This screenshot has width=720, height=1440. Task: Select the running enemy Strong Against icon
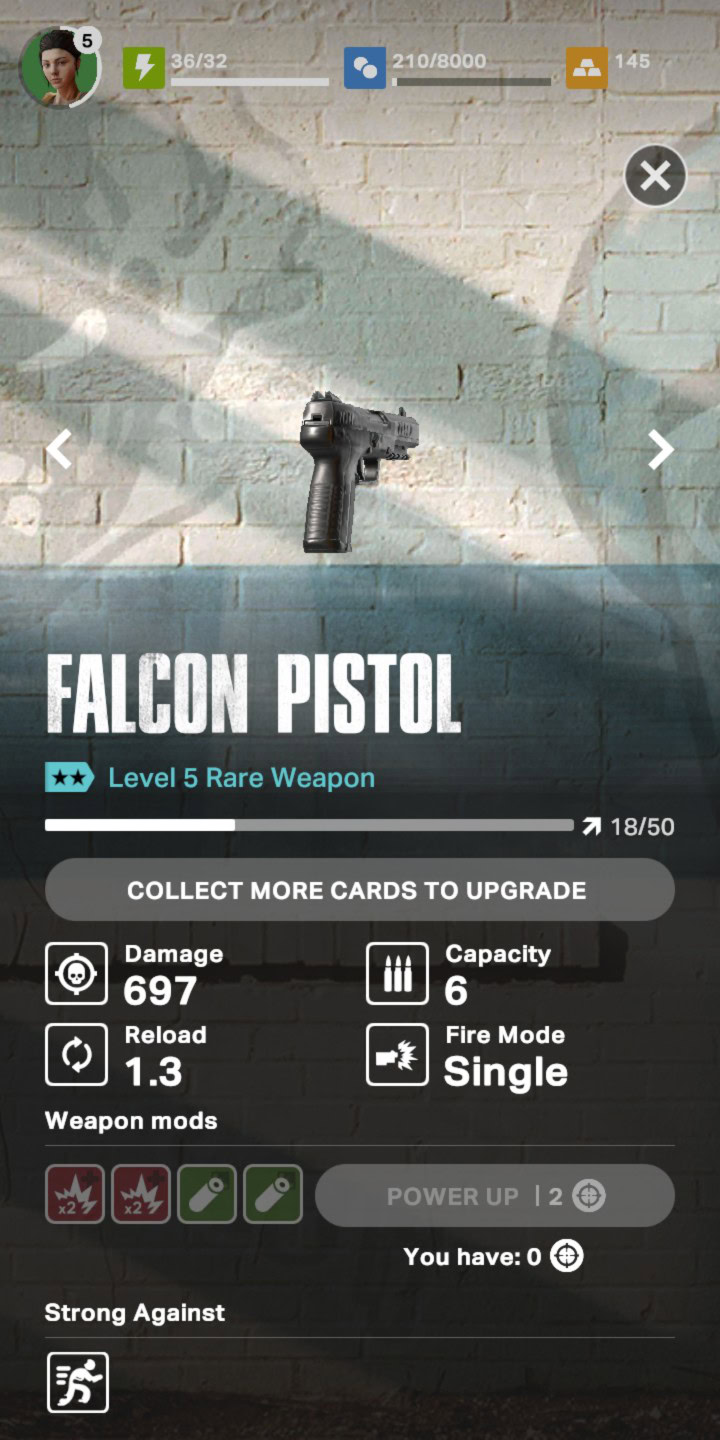point(77,1382)
